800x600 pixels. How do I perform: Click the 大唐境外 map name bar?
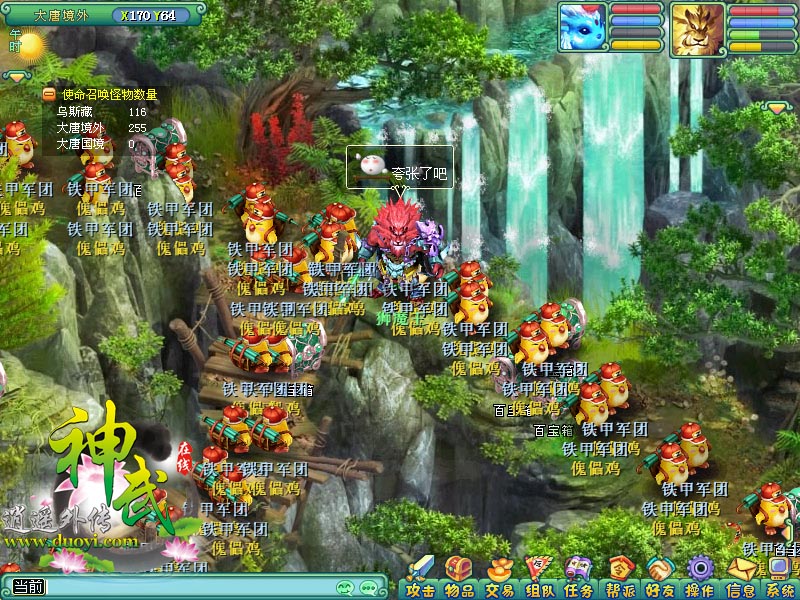pyautogui.click(x=62, y=15)
